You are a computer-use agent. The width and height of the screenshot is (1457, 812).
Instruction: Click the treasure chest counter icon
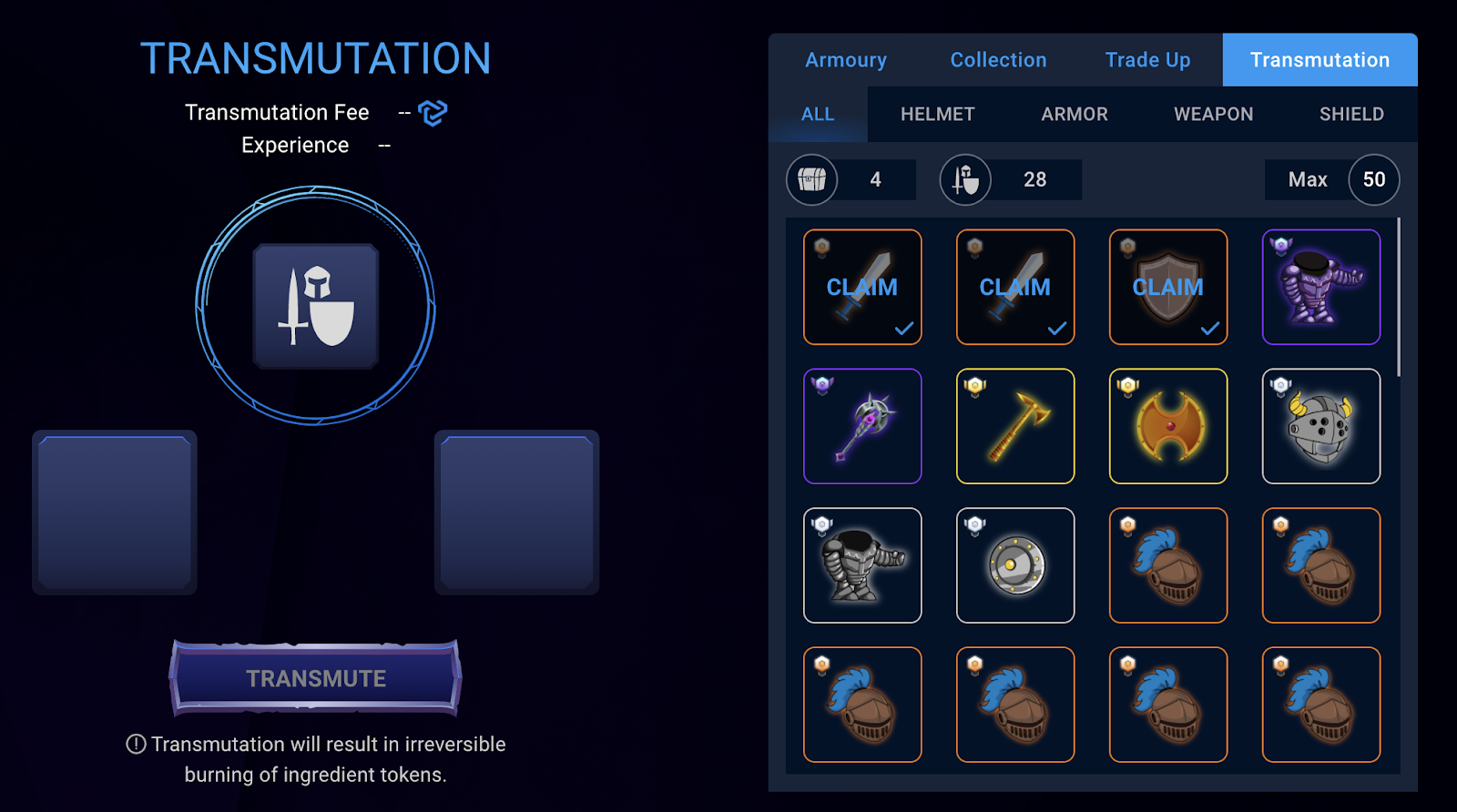click(812, 179)
